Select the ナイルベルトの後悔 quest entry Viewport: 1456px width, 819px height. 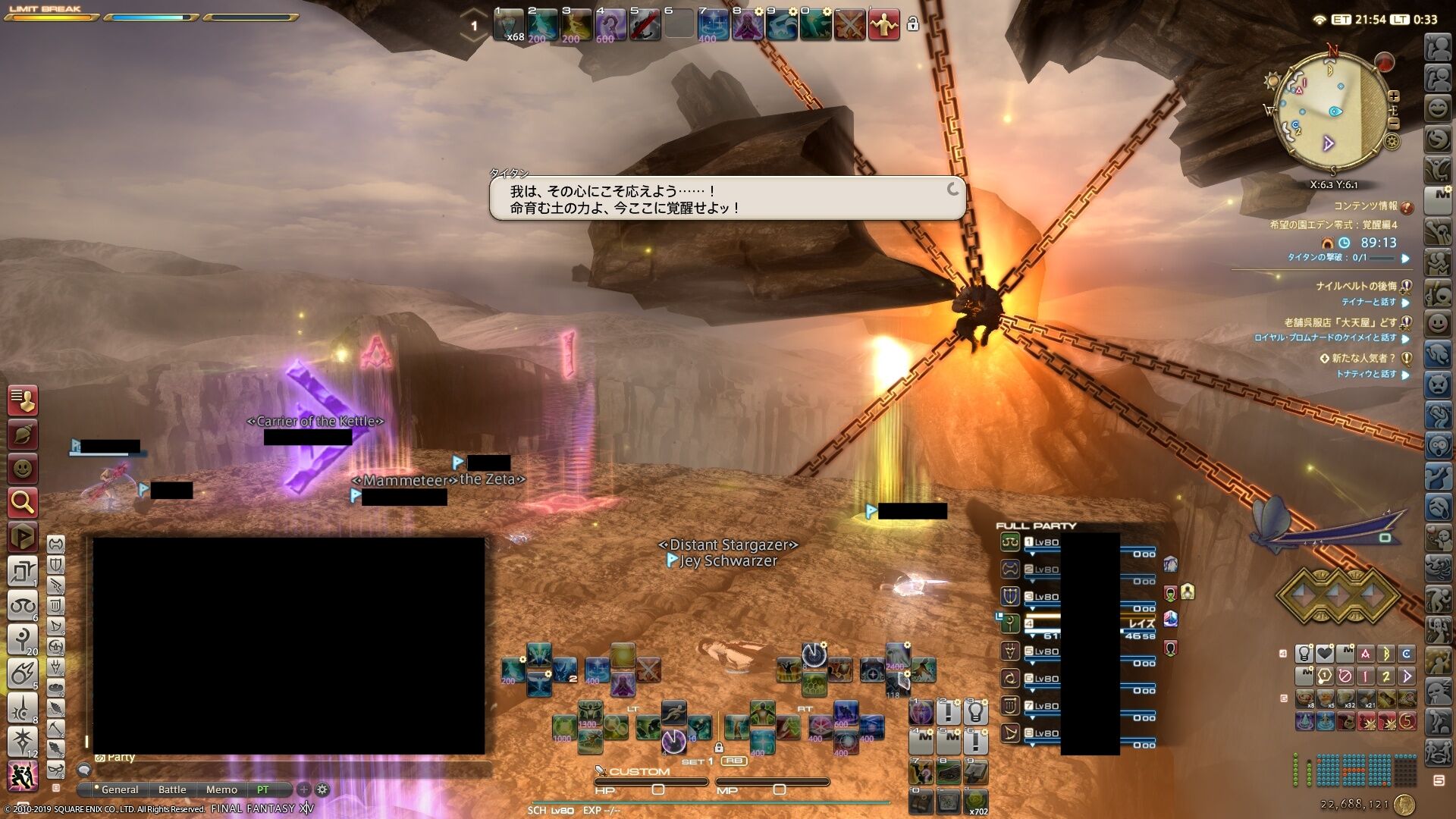tap(1356, 286)
